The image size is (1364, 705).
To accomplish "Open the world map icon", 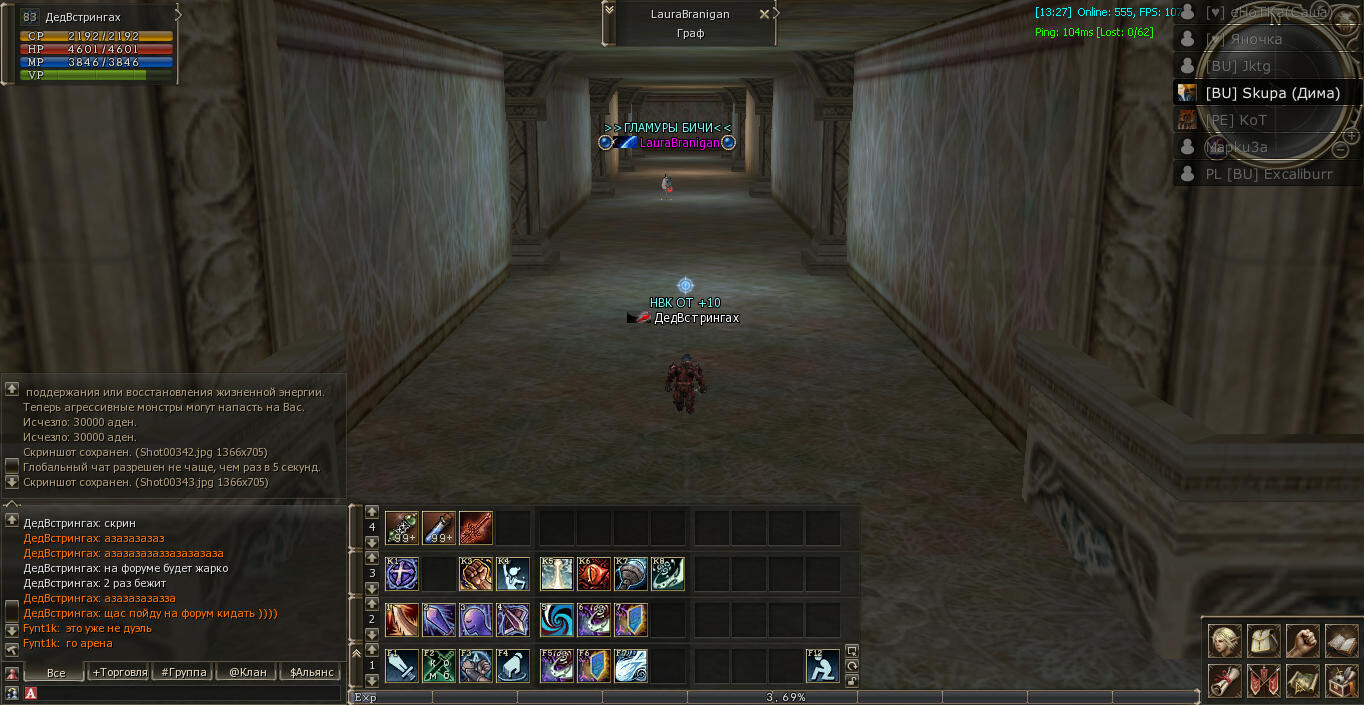I will (1302, 681).
